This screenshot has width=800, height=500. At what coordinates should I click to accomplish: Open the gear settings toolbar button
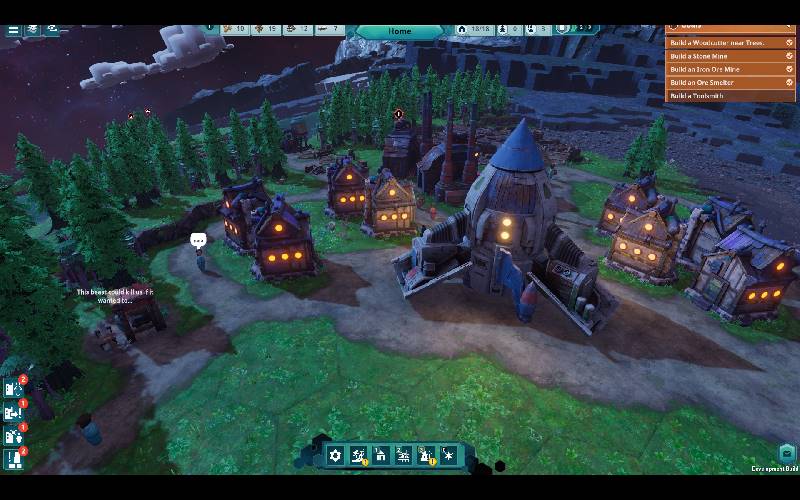(335, 455)
